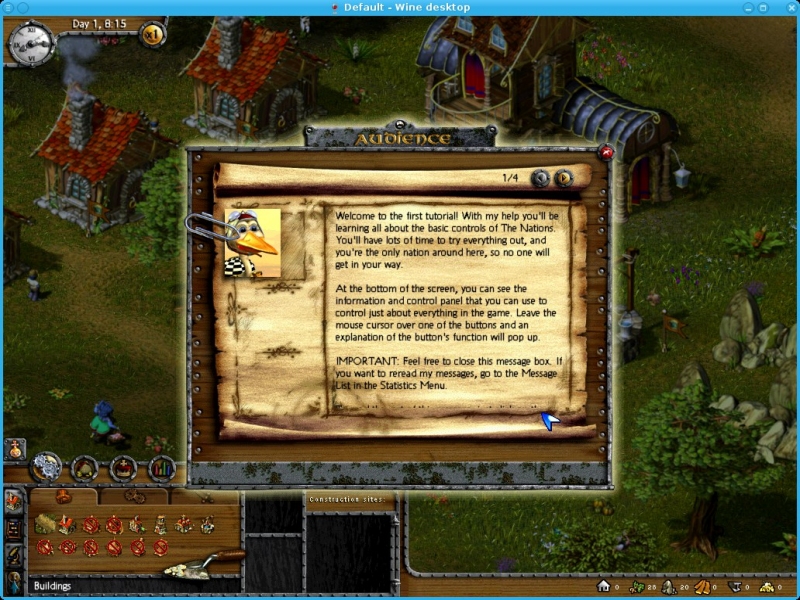Choose the red-roofed house building icon
Viewport: 800px width, 600px height.
67,523
